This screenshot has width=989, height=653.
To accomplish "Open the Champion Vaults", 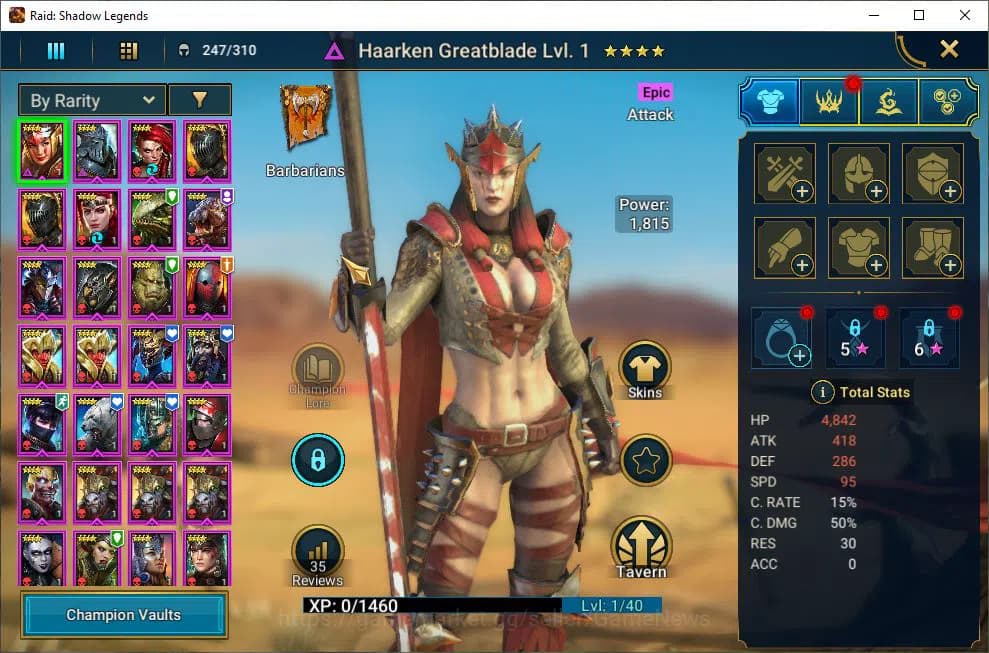I will point(124,614).
